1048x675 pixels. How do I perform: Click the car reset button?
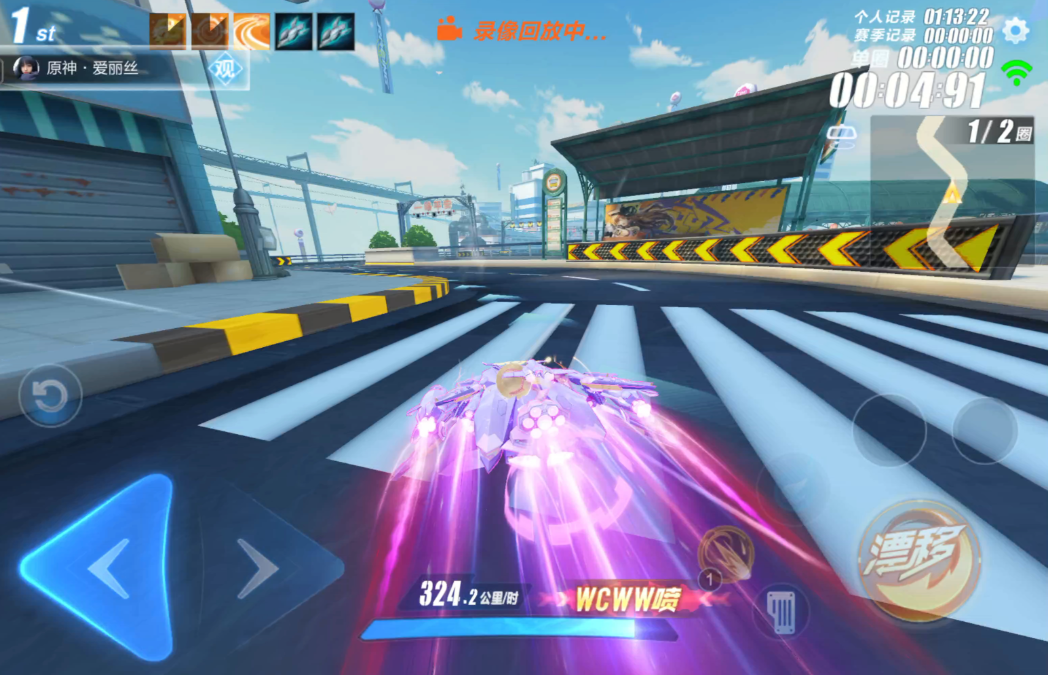(x=49, y=396)
